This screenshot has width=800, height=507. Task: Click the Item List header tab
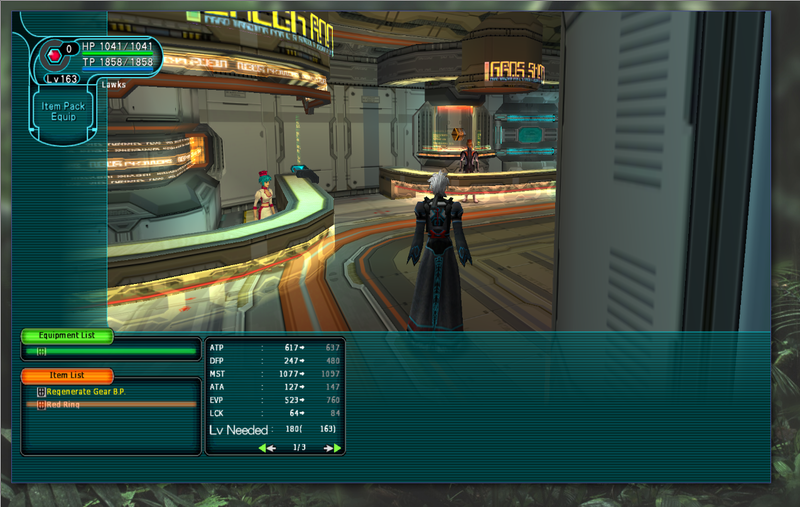click(66, 375)
